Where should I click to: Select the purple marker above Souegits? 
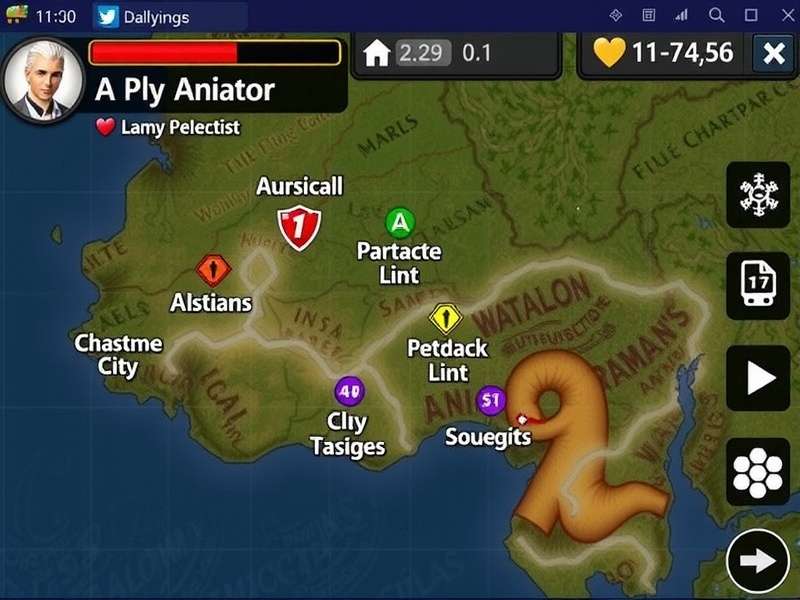tap(490, 400)
